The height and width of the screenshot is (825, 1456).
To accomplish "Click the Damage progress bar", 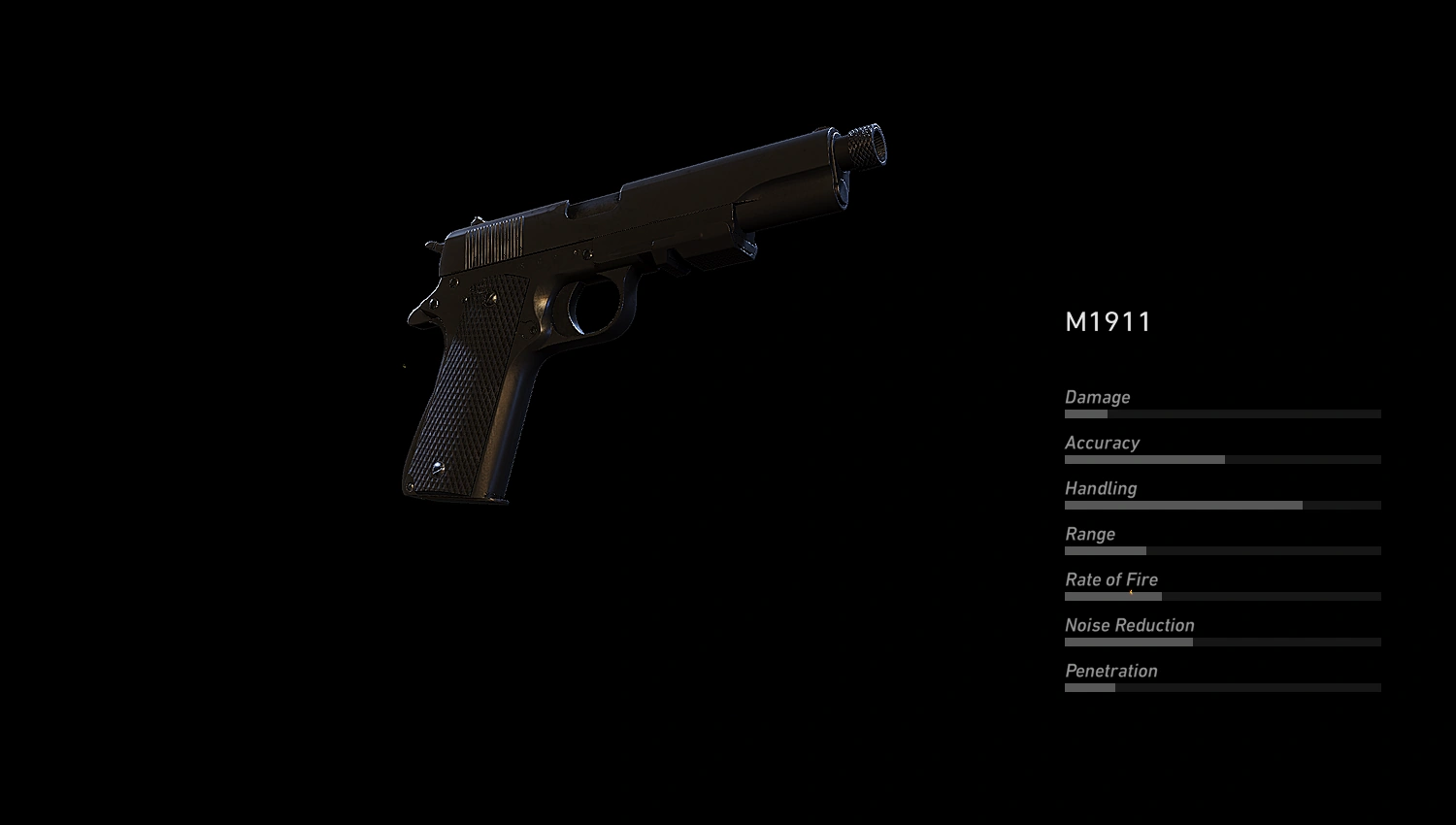I will click(1223, 412).
